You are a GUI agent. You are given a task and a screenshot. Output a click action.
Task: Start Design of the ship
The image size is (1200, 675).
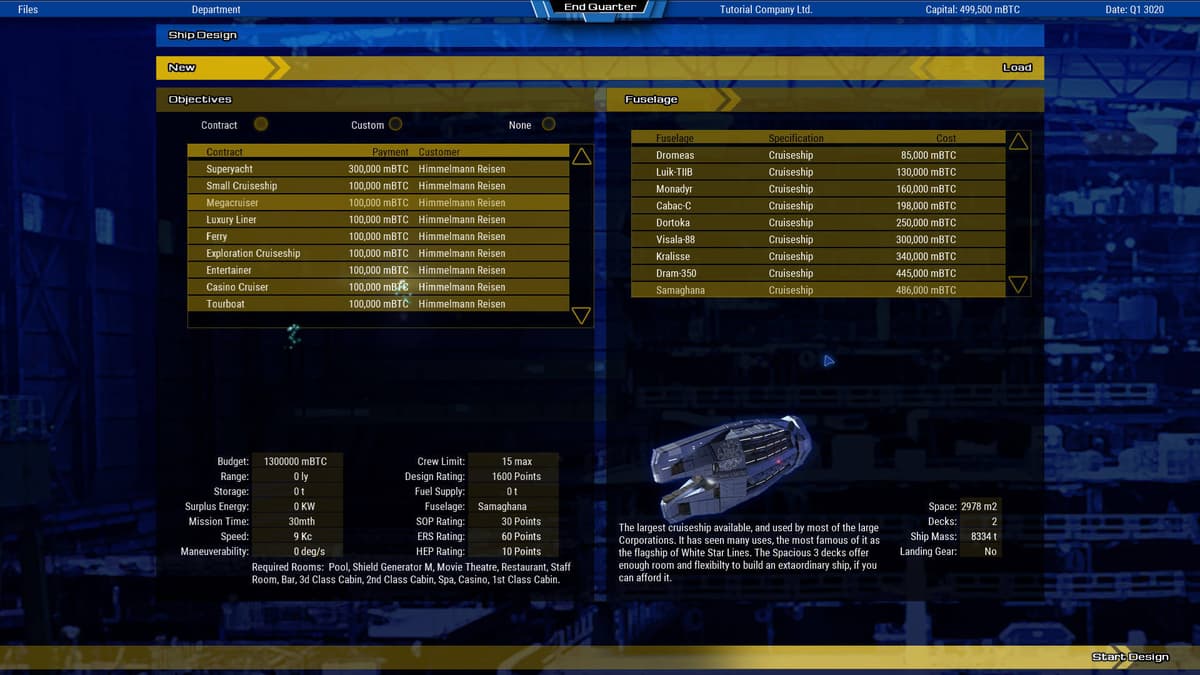point(1129,657)
